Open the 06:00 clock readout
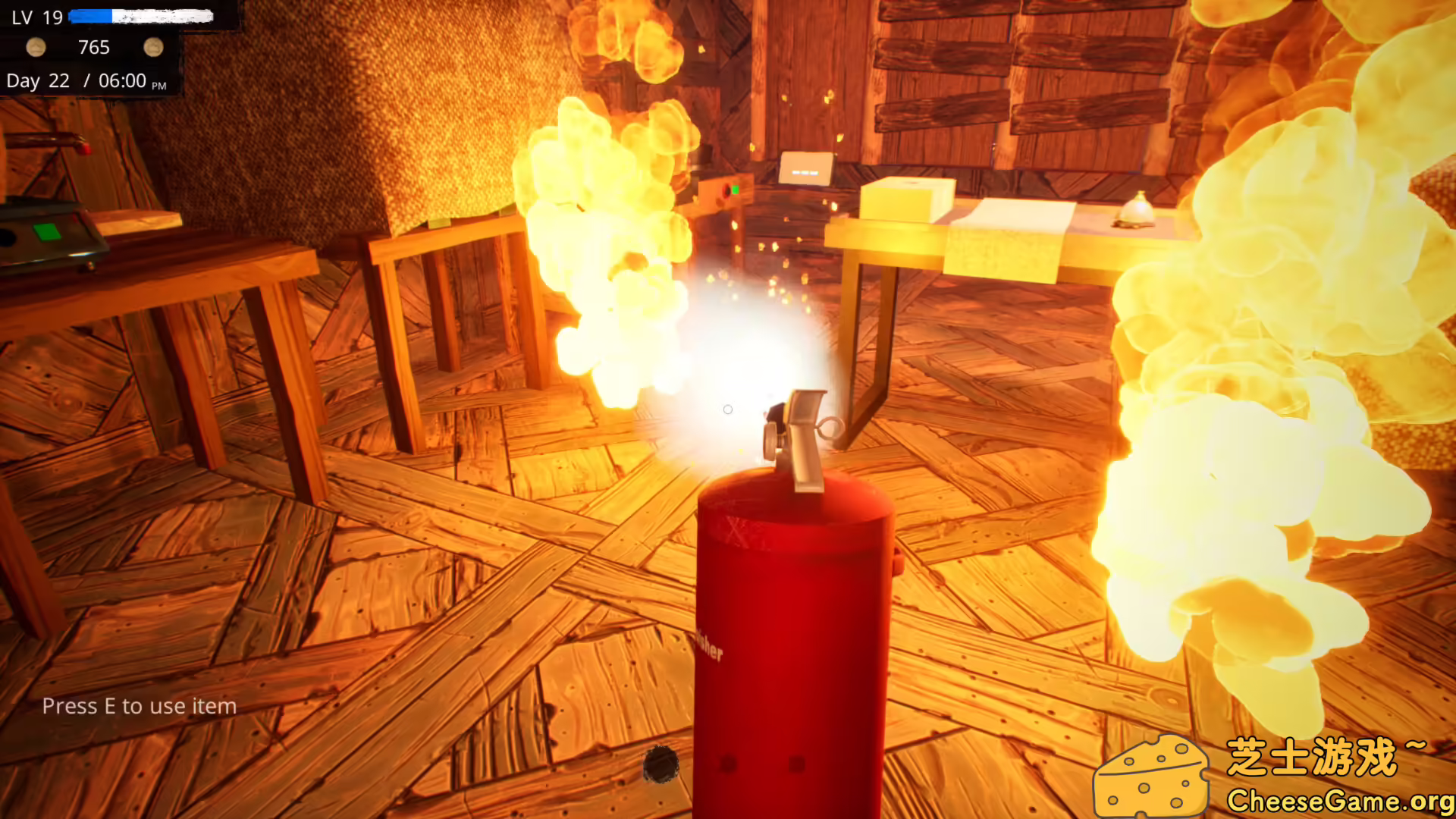 [123, 80]
